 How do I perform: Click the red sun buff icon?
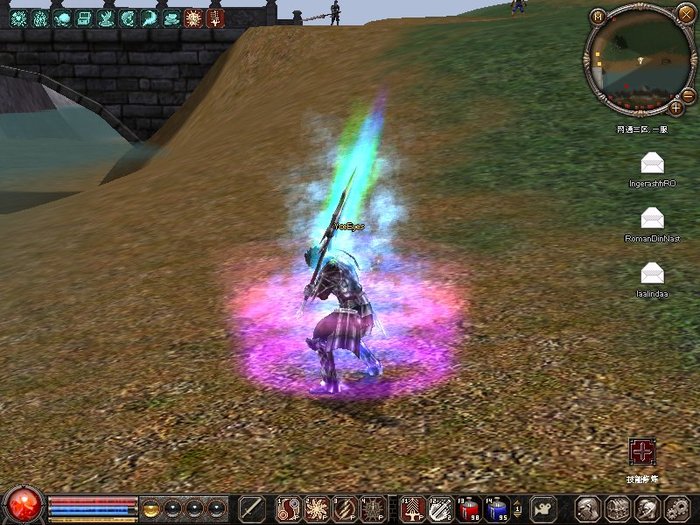click(x=194, y=18)
